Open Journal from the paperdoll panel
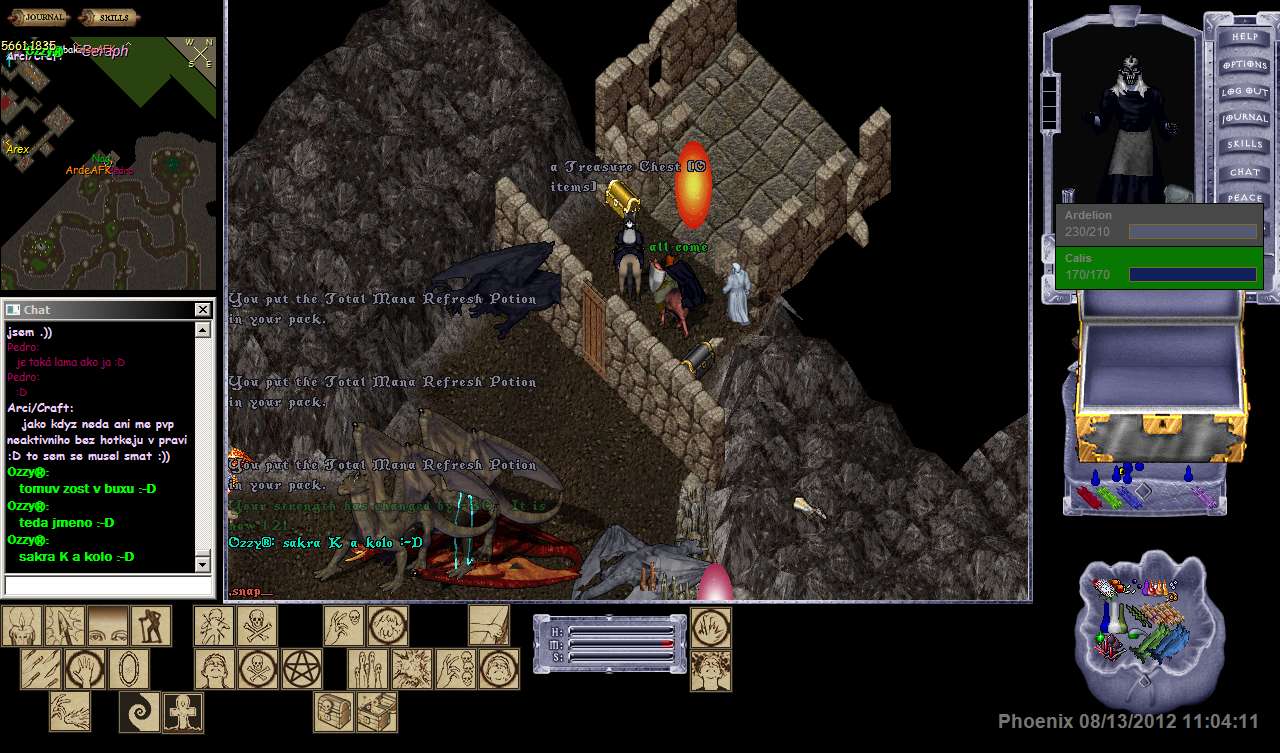The height and width of the screenshot is (753, 1280). coord(1245,118)
